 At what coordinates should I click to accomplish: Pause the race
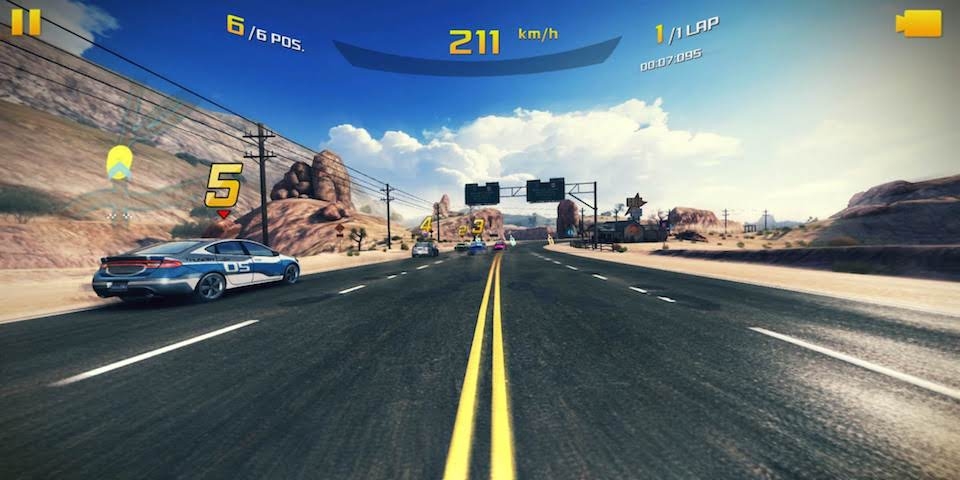(26, 22)
